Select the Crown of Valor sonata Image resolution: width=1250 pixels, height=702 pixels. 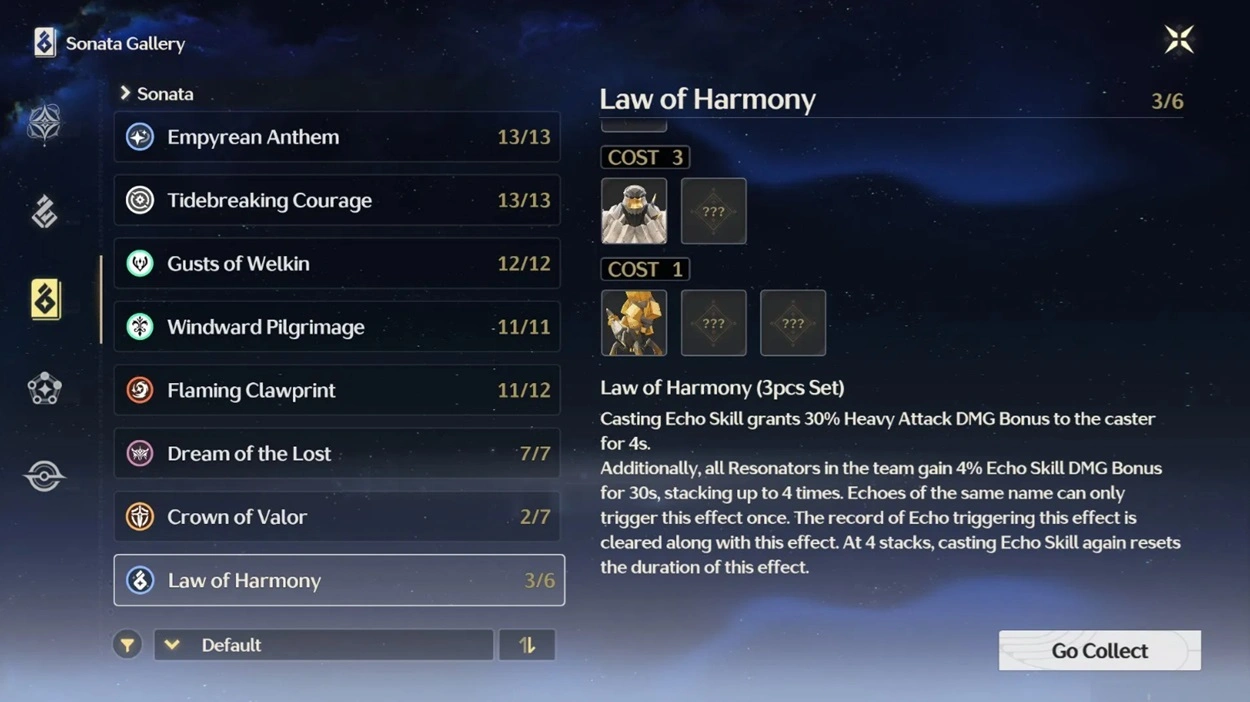click(x=337, y=517)
